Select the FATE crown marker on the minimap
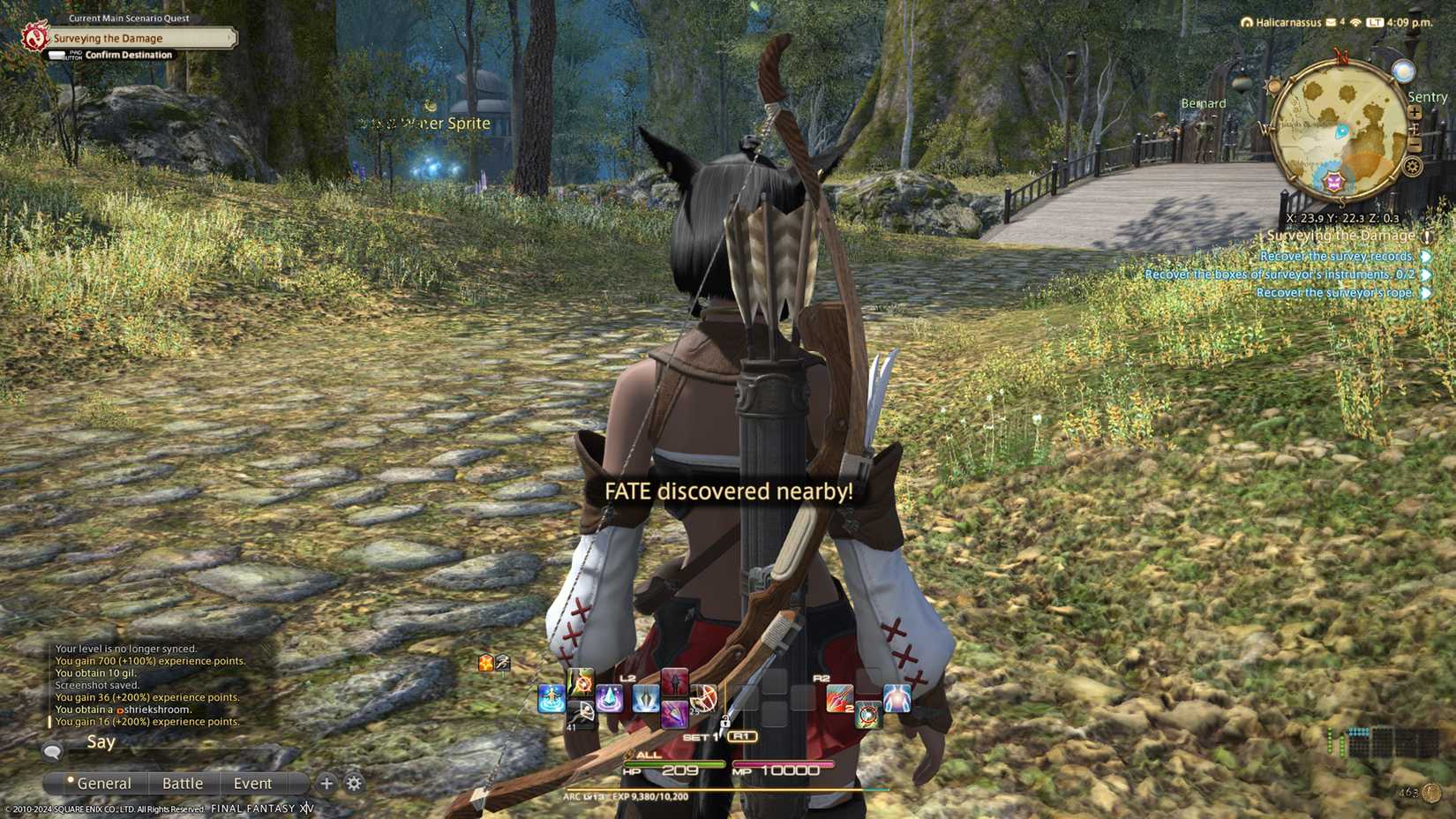1456x819 pixels. point(1334,183)
